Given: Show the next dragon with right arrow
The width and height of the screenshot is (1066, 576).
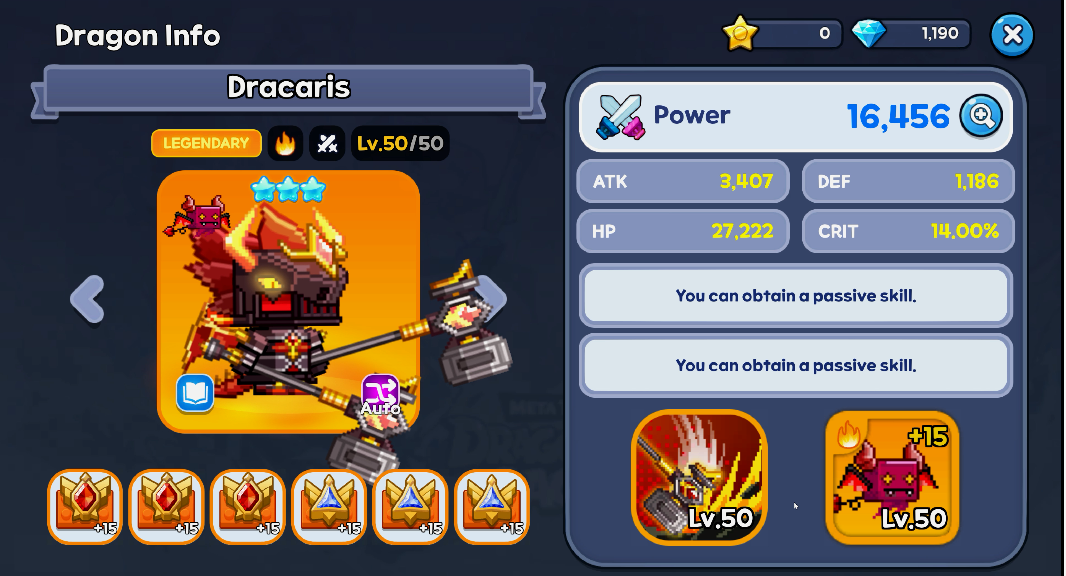Looking at the screenshot, I should tap(492, 297).
